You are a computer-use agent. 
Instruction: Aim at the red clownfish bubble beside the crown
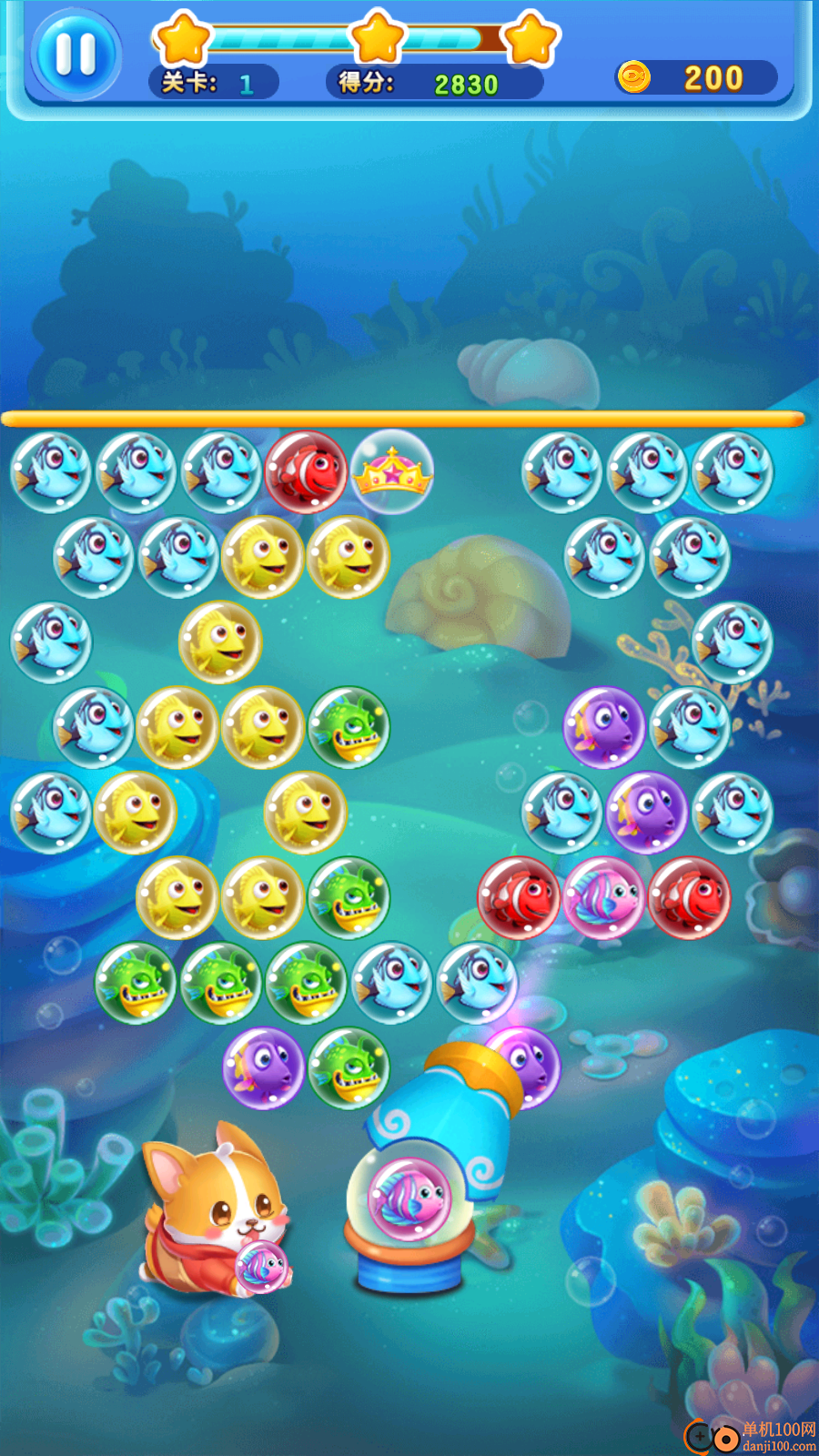coord(307,471)
